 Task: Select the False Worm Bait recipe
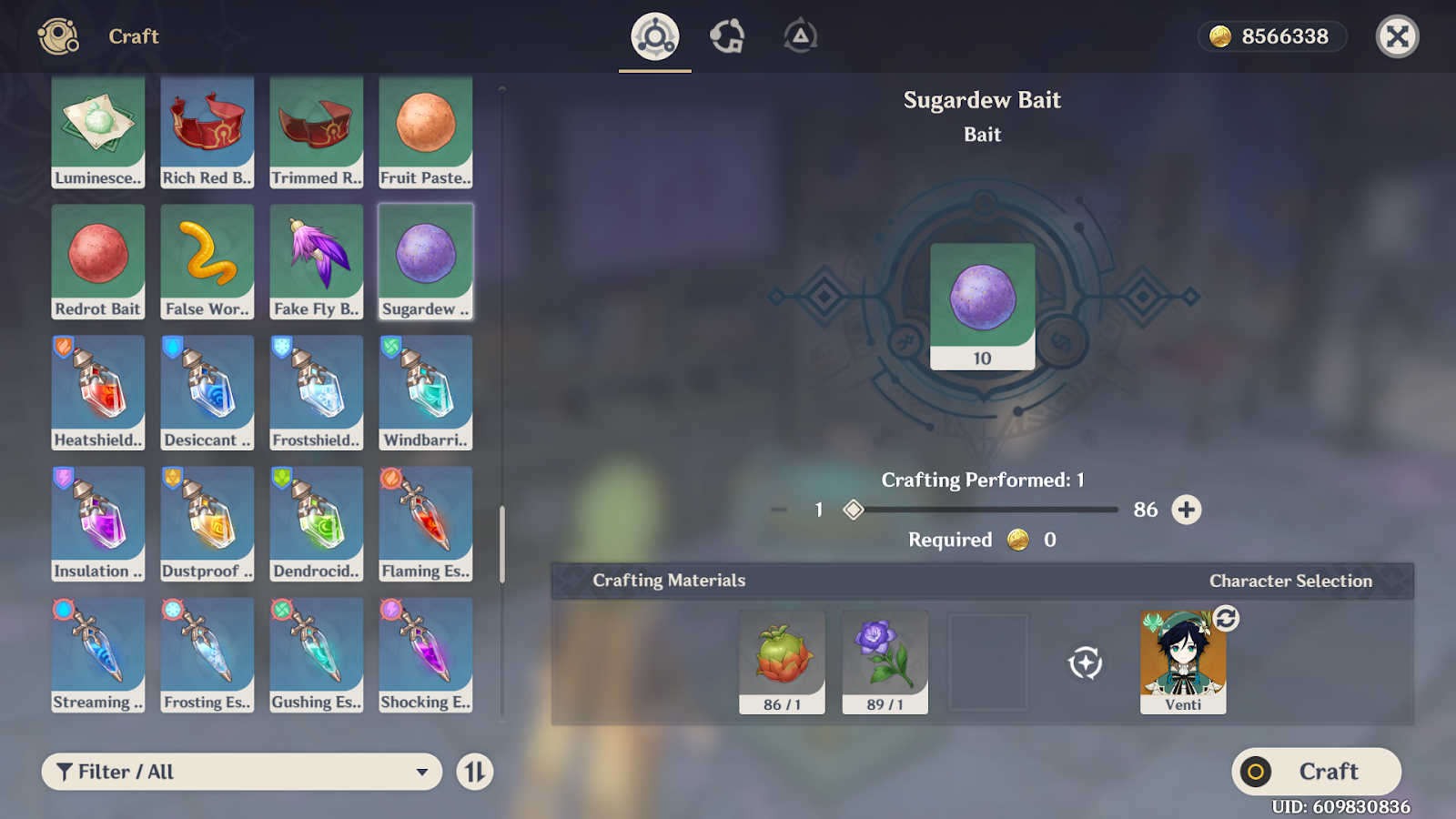point(207,261)
